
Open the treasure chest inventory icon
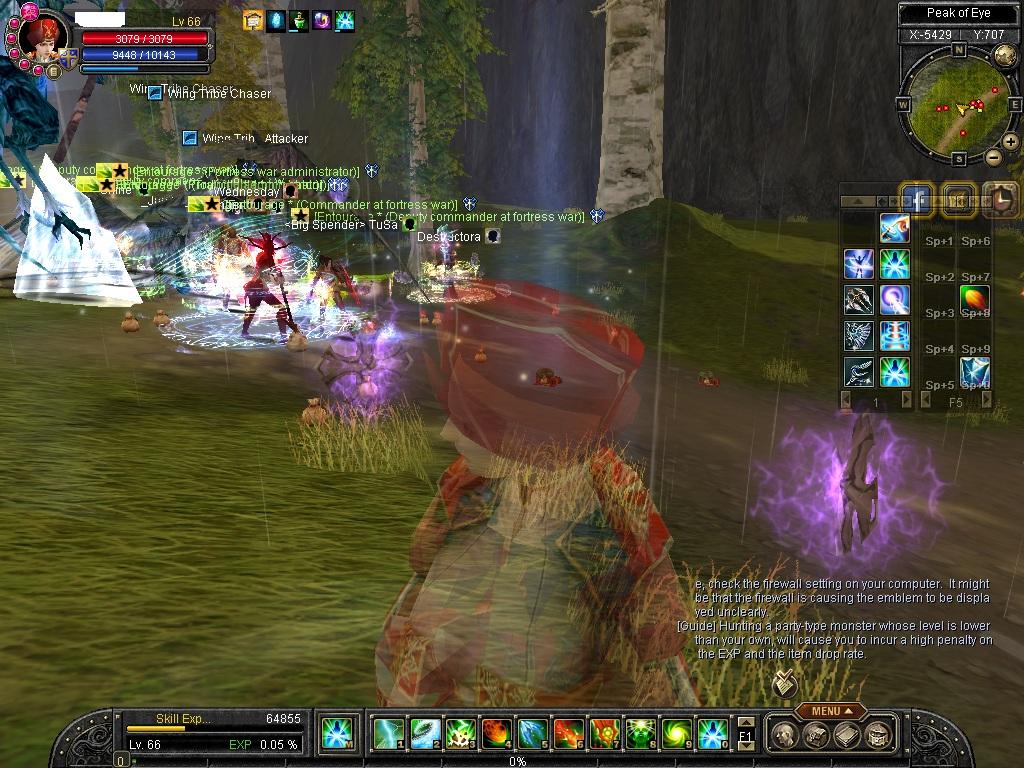click(814, 735)
